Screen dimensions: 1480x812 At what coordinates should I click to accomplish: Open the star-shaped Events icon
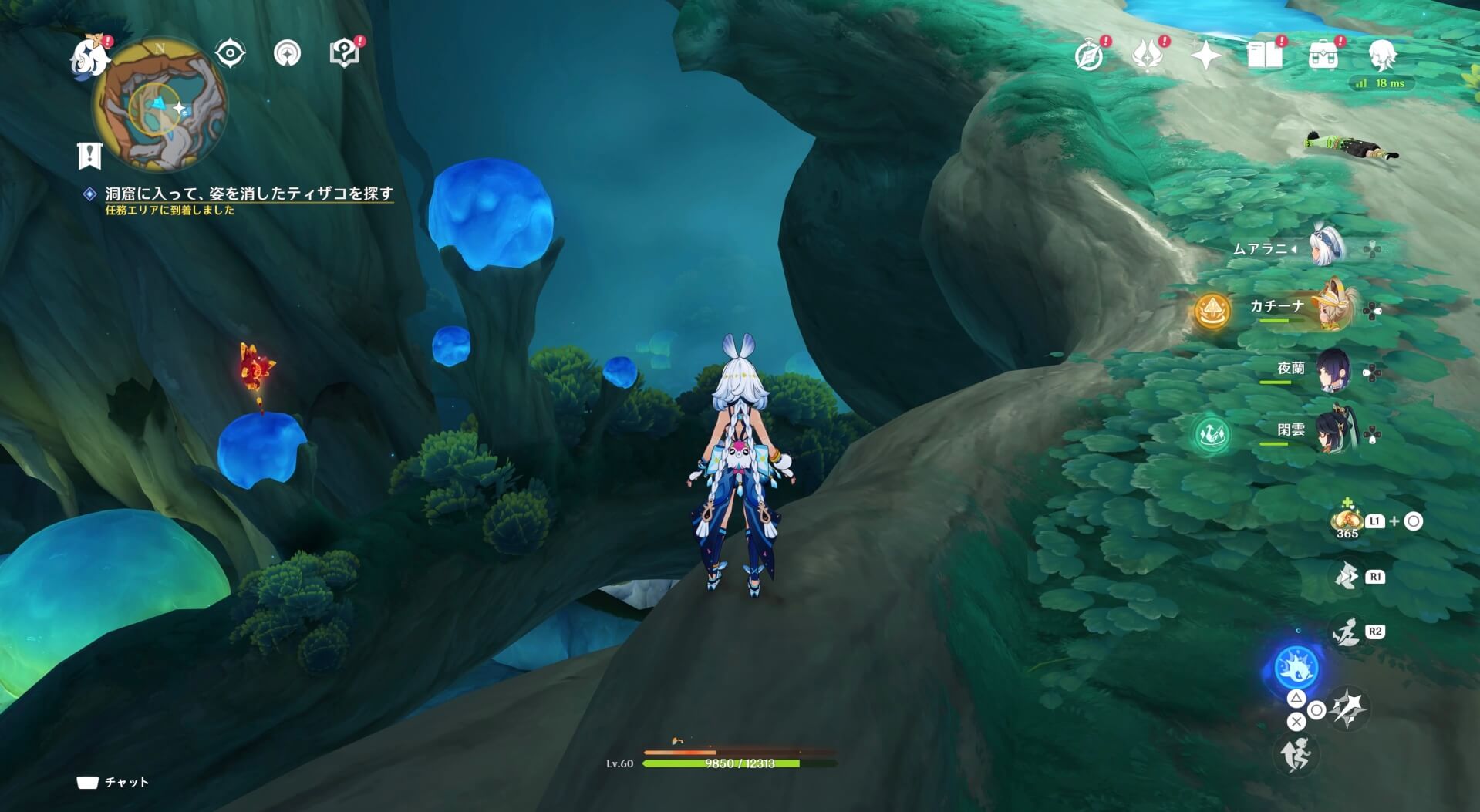[1207, 54]
